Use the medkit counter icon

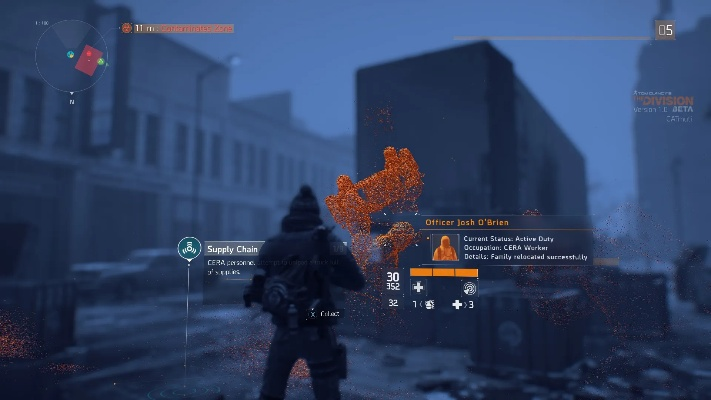coord(458,304)
